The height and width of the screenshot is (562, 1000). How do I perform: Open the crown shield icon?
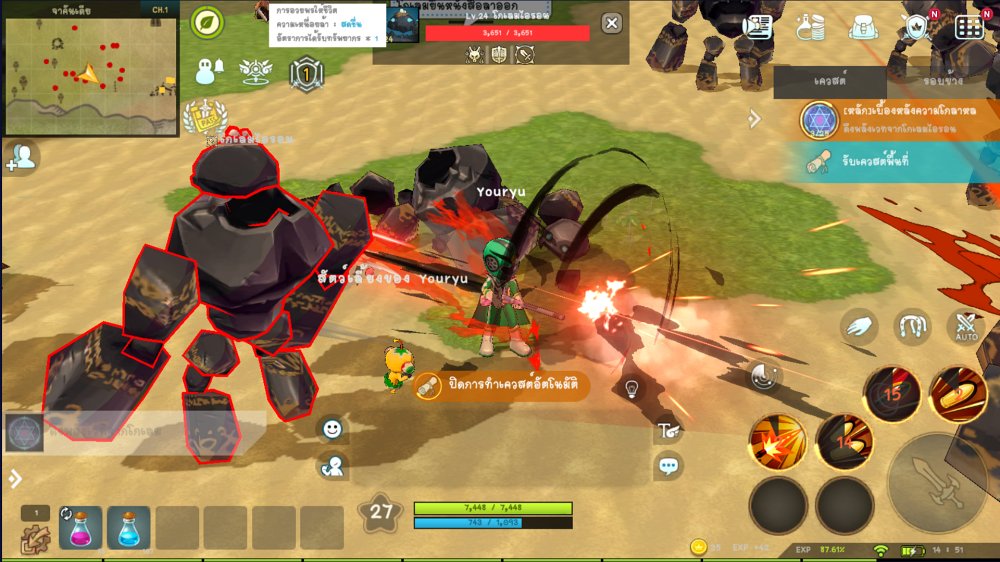click(x=917, y=27)
